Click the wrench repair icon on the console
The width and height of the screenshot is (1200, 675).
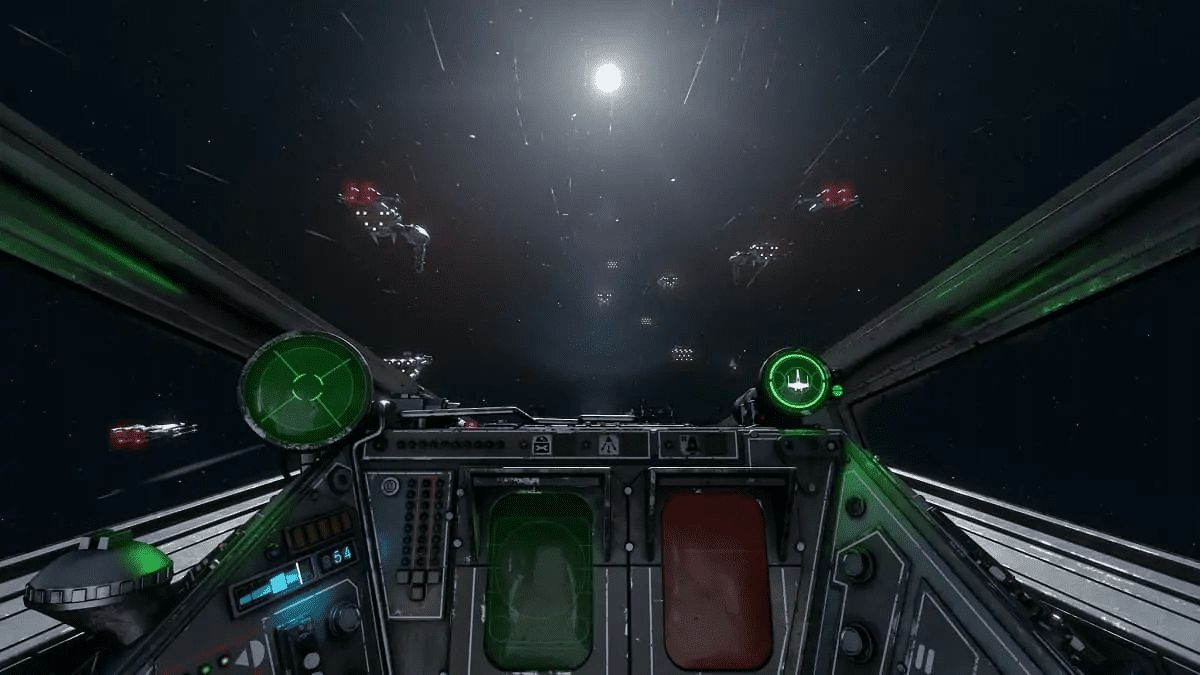point(542,445)
